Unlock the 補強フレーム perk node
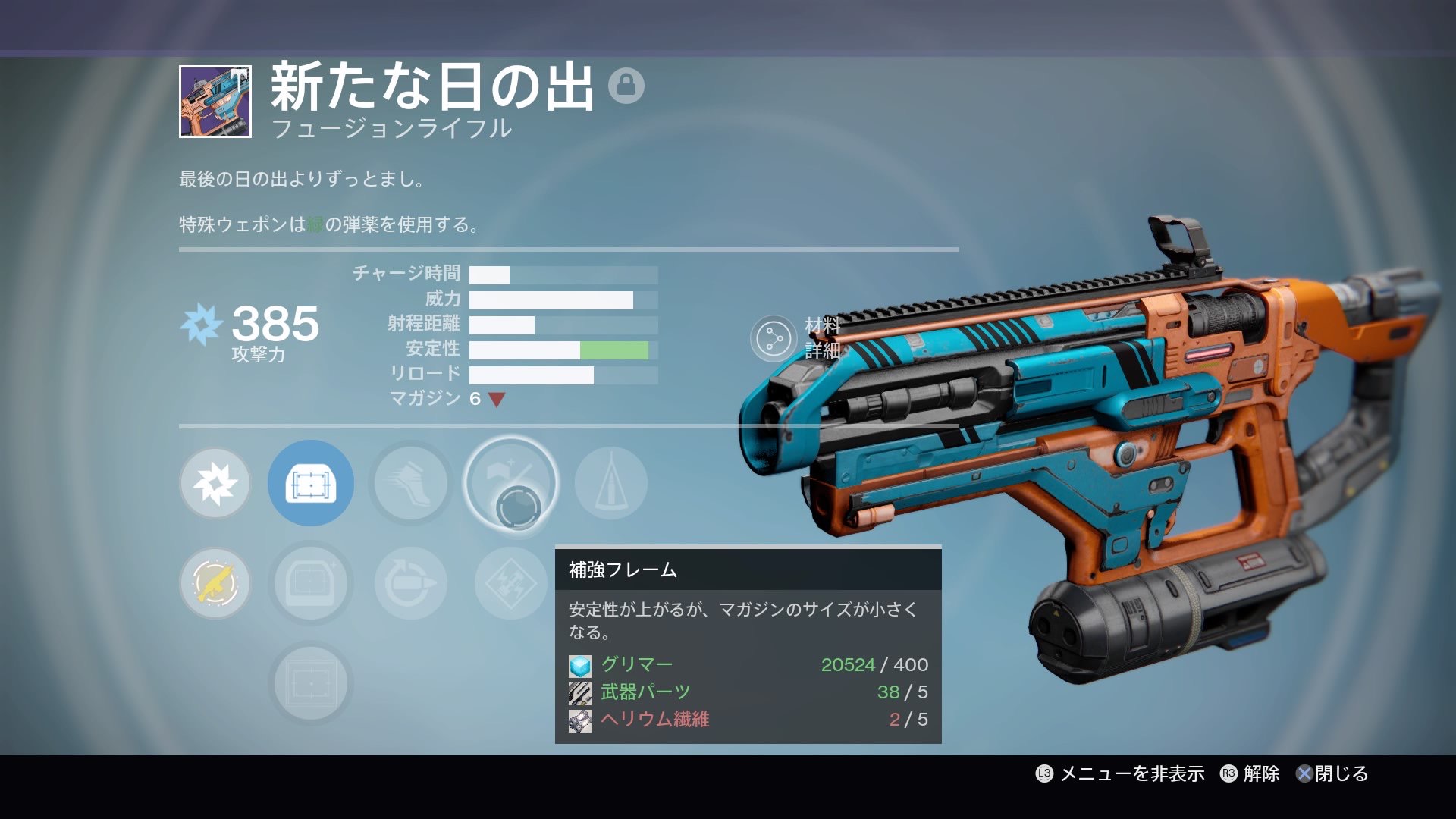 pos(510,483)
